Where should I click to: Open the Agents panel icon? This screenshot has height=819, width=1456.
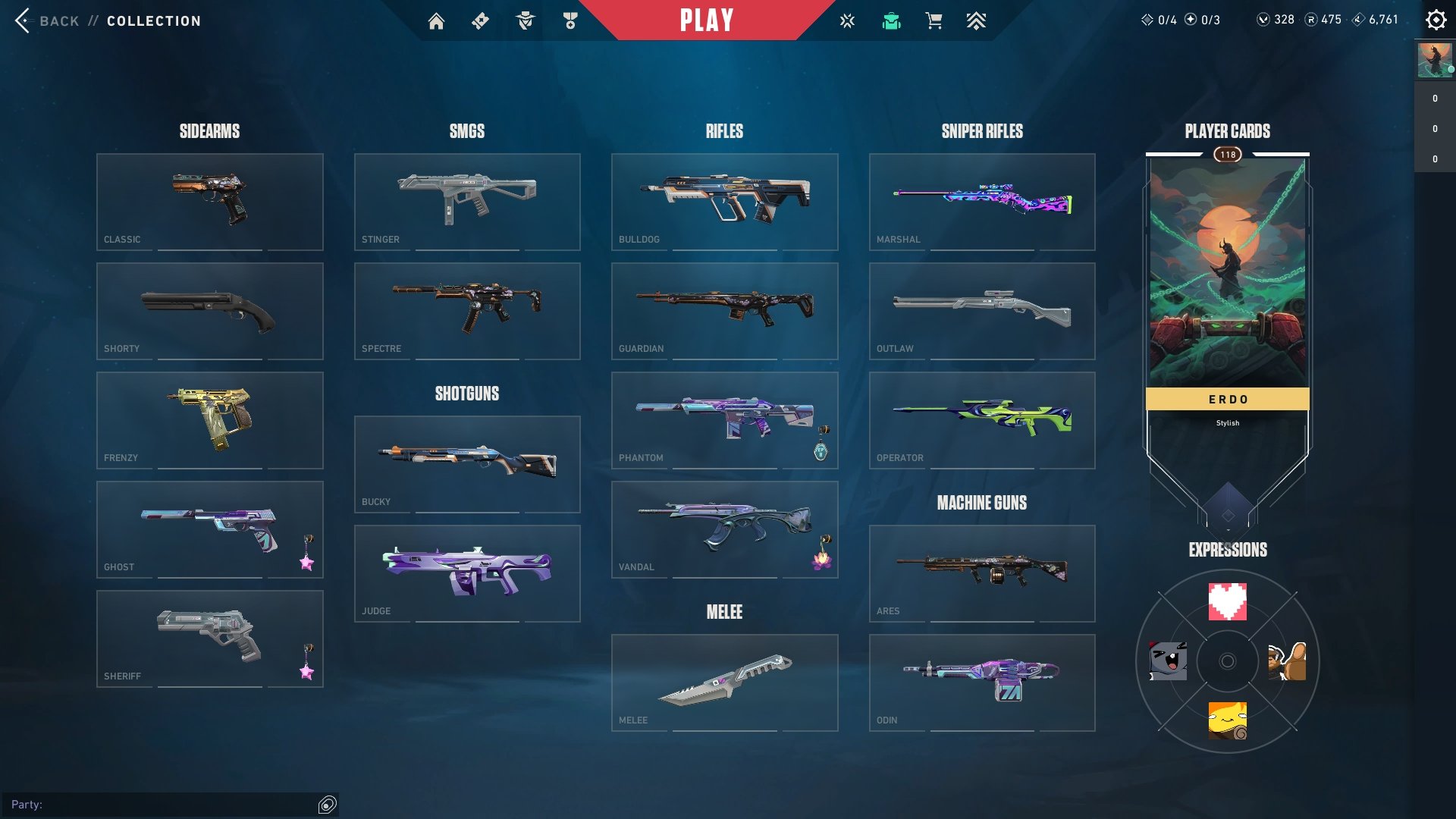(x=524, y=20)
